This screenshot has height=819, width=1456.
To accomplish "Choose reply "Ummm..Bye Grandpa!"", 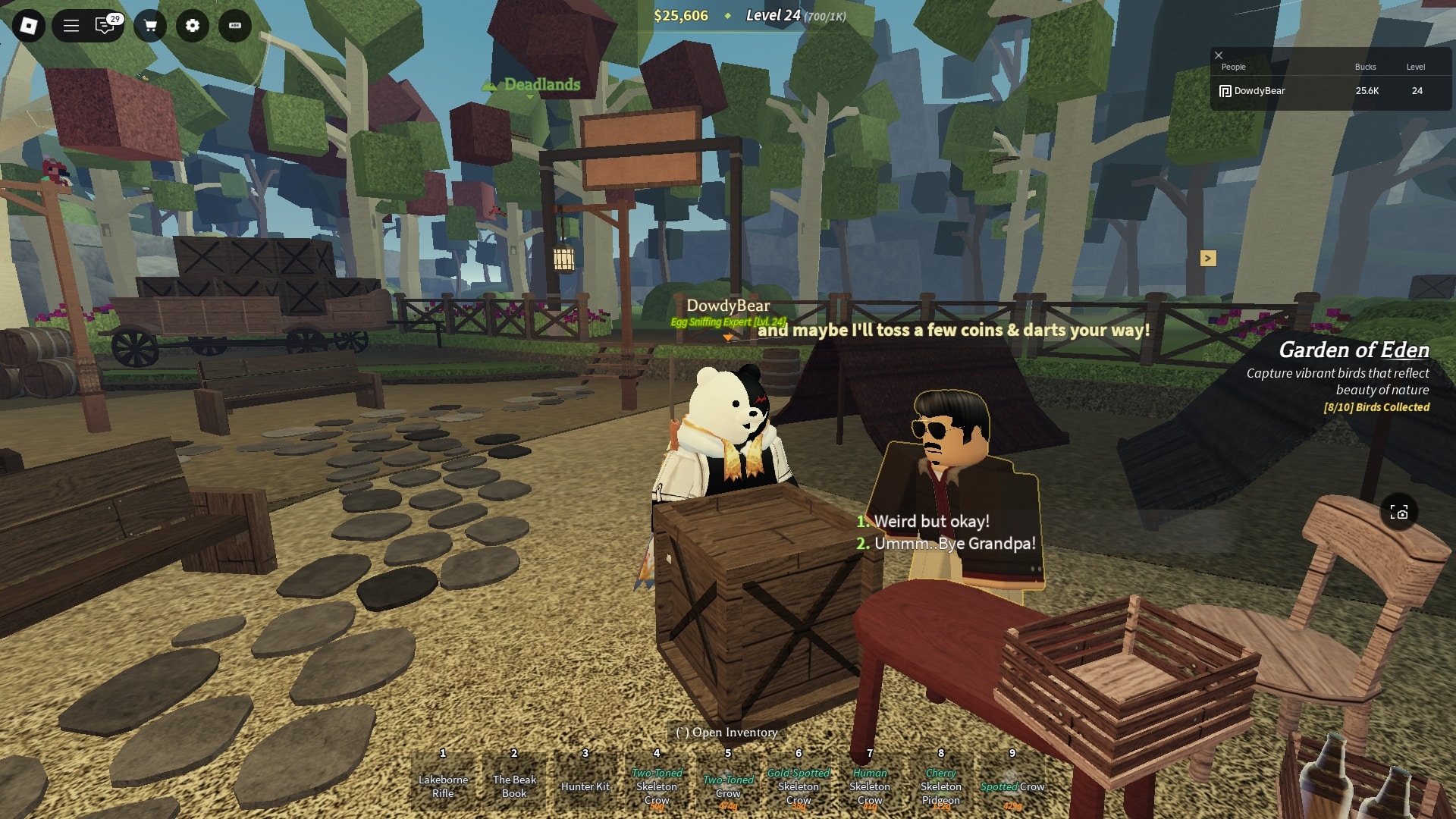I will tap(954, 544).
